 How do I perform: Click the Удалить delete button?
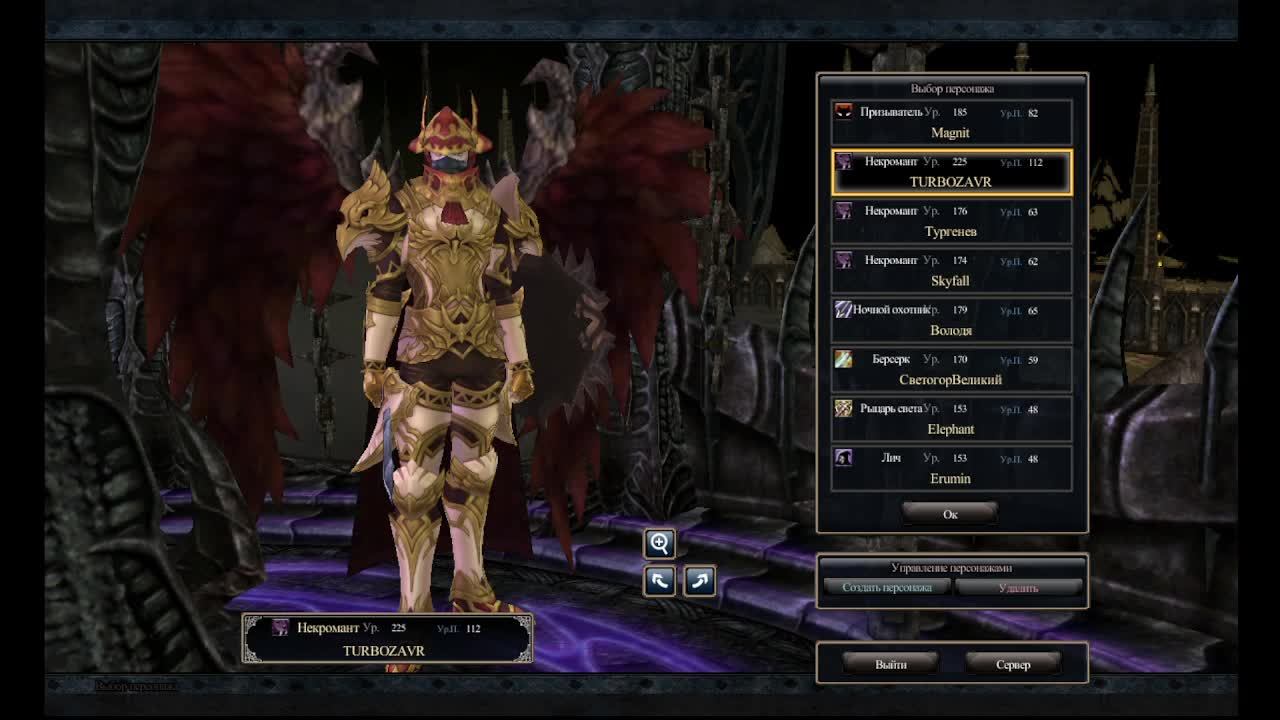(x=1018, y=588)
